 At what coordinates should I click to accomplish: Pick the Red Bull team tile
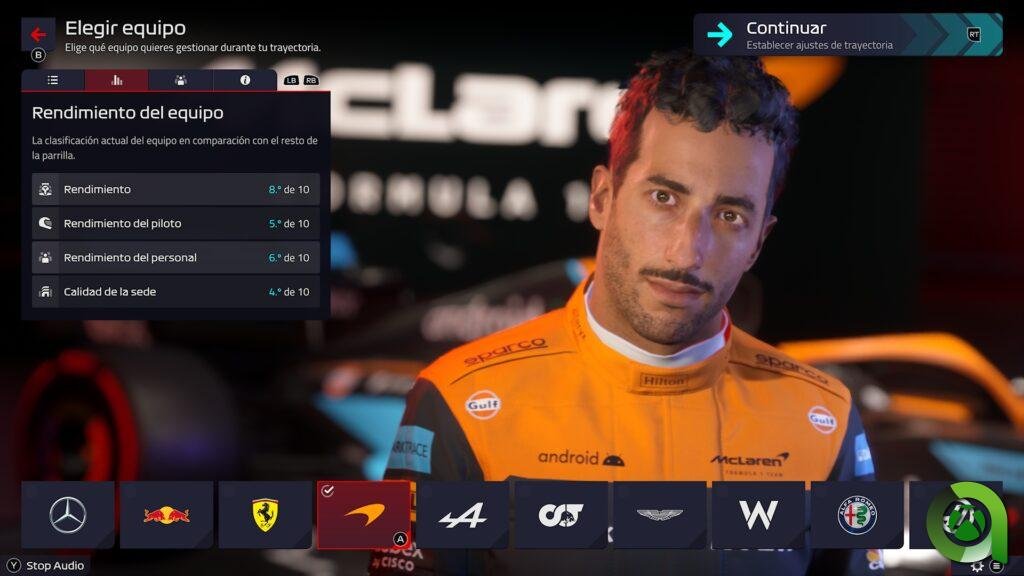pyautogui.click(x=167, y=515)
